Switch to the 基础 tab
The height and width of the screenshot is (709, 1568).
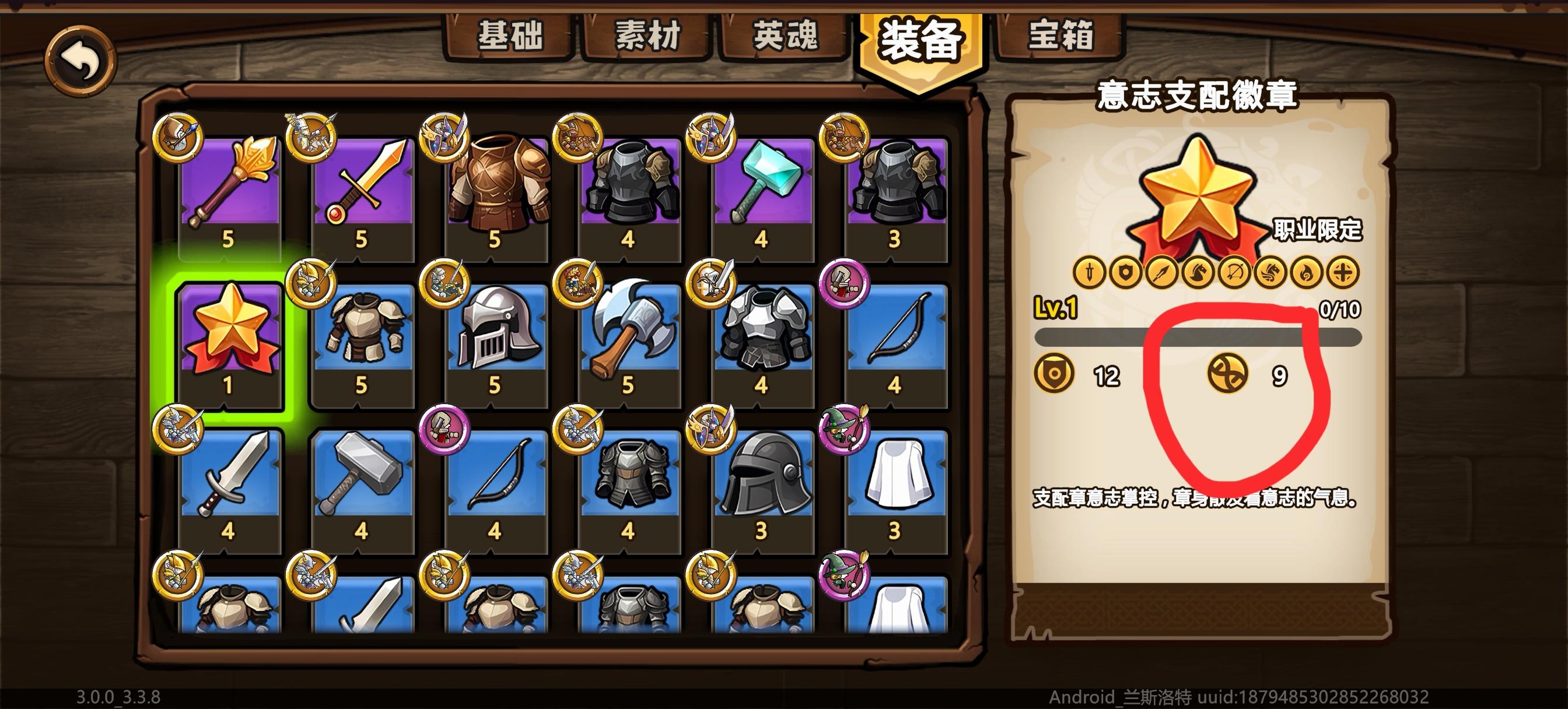(x=512, y=38)
